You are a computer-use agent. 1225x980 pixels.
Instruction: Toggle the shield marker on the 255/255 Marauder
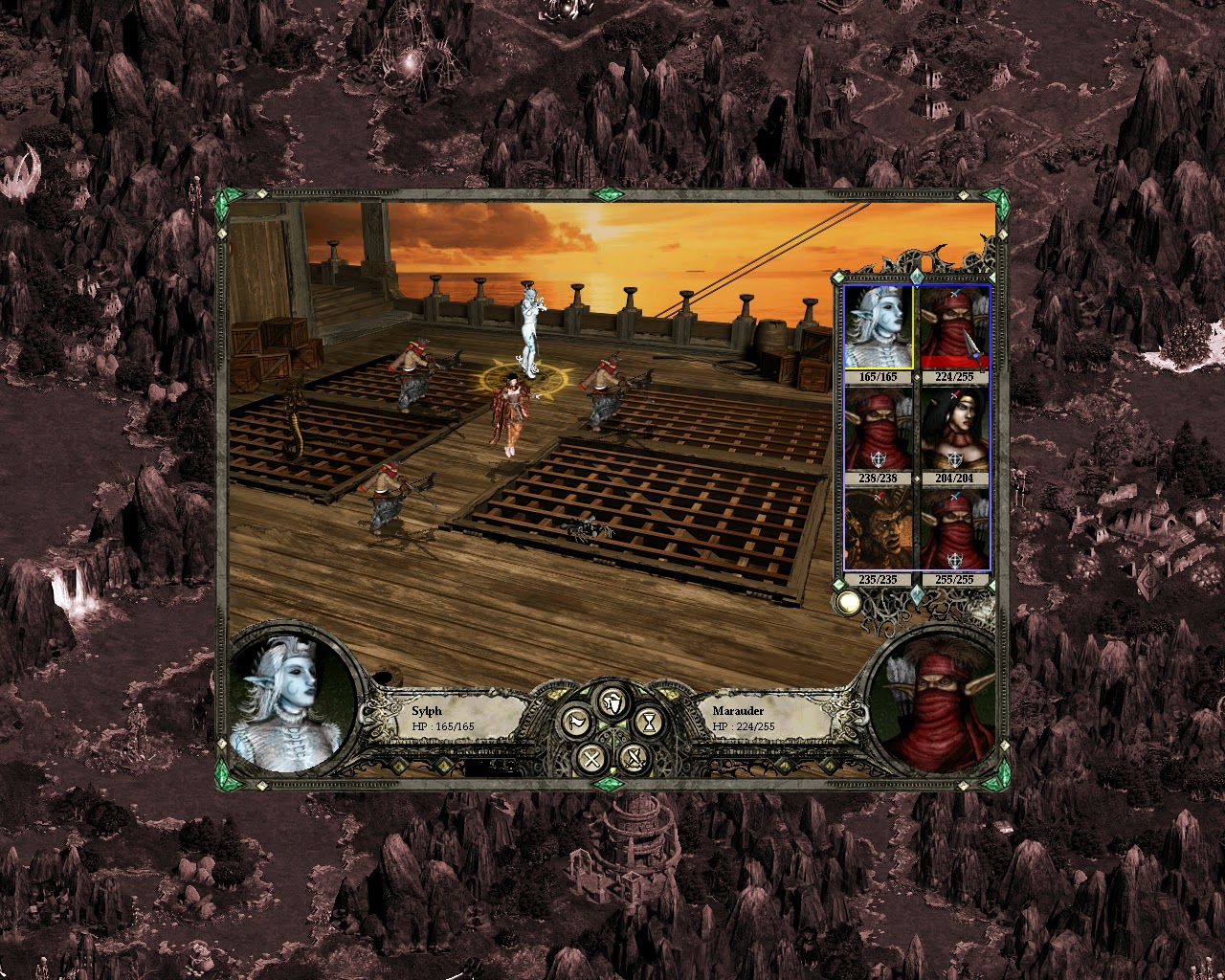tap(953, 560)
